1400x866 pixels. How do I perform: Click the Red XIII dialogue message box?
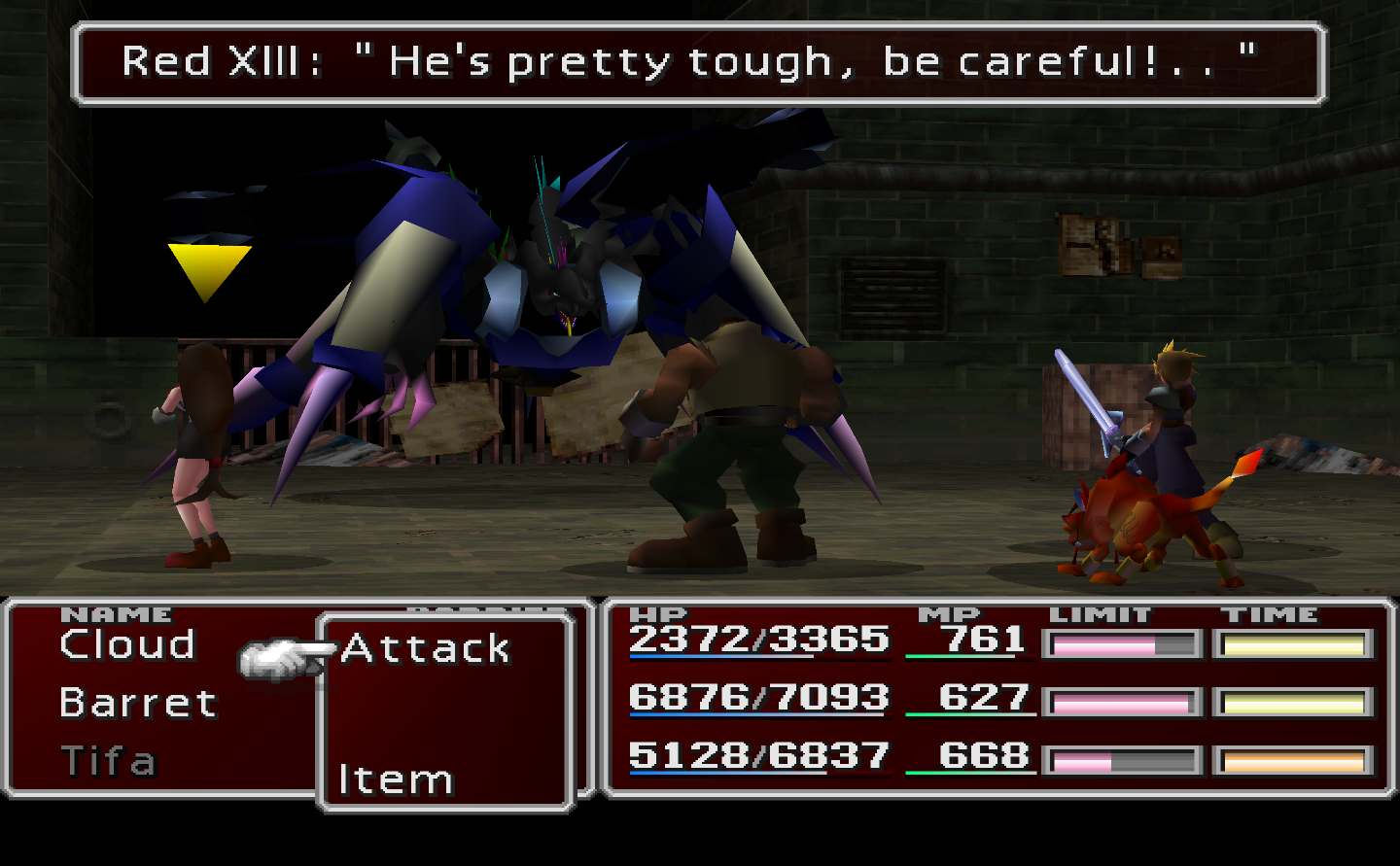698,61
